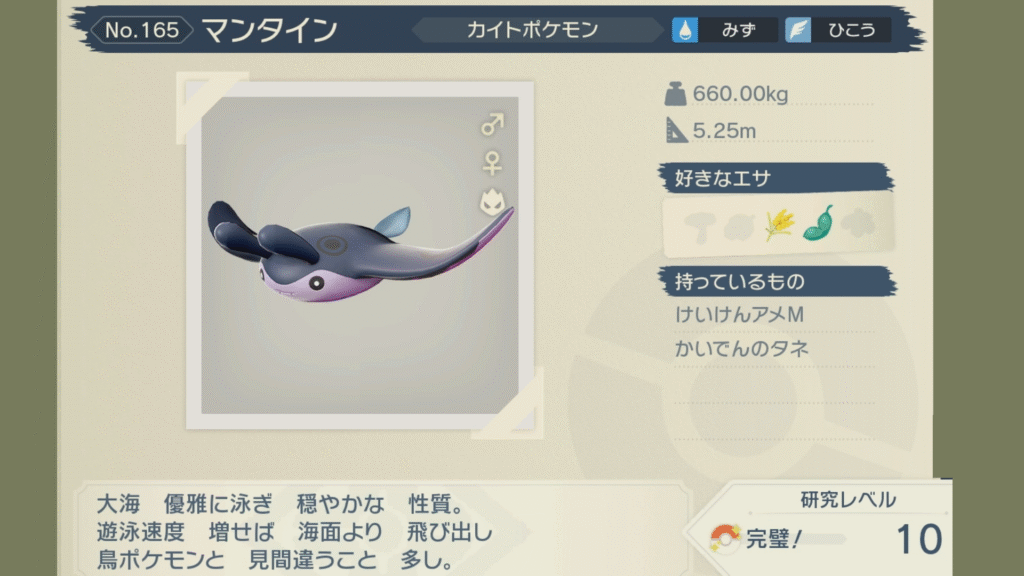The width and height of the screenshot is (1024, 576).
Task: Click the No.165 Pokédex number badge
Action: pos(142,30)
